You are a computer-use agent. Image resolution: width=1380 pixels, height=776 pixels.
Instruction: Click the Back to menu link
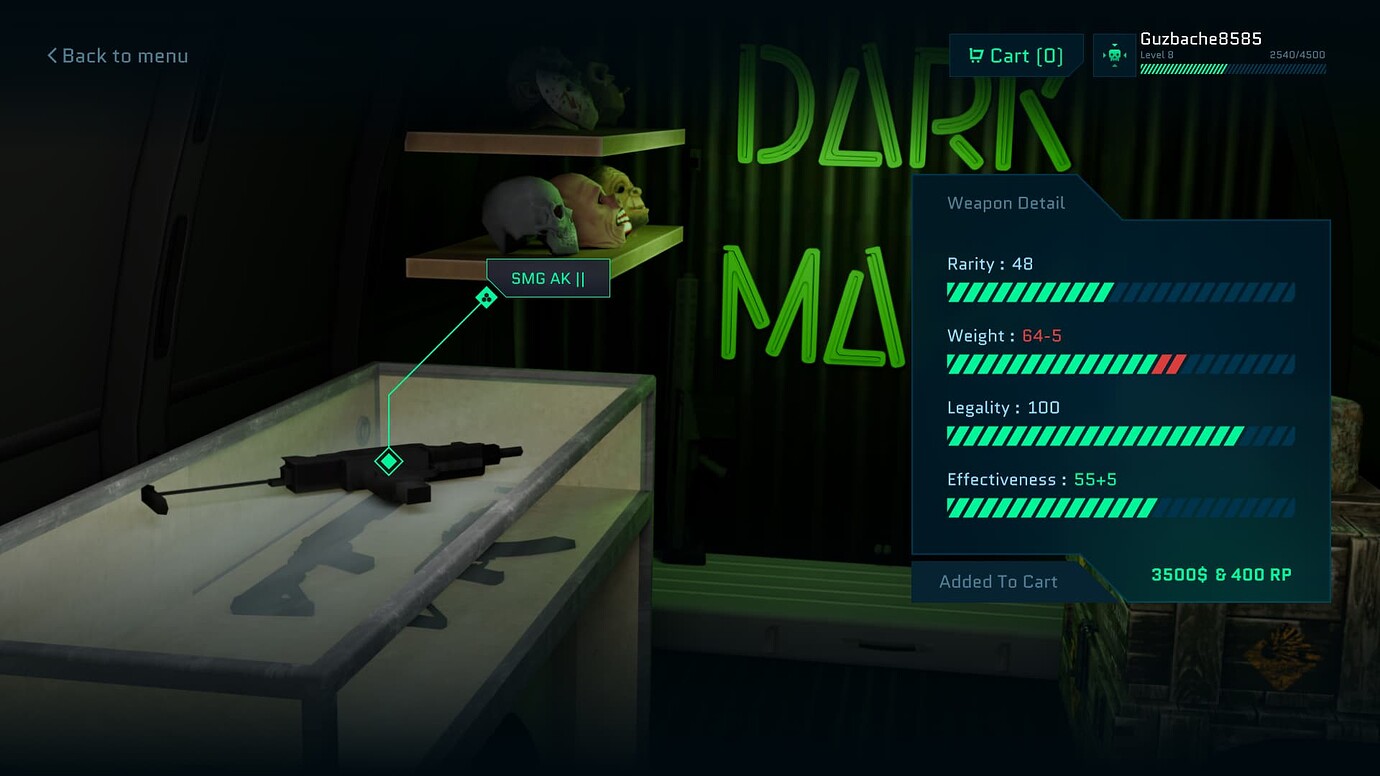coord(125,56)
